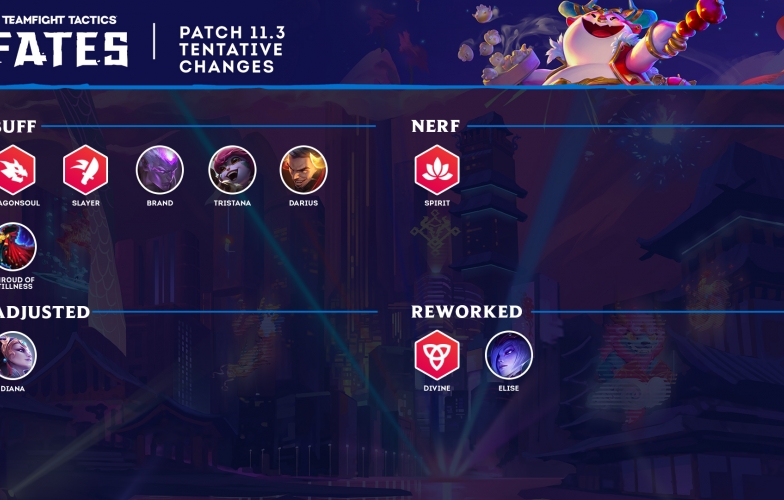Select the Slayer trait icon
The image size is (784, 500).
[x=86, y=169]
